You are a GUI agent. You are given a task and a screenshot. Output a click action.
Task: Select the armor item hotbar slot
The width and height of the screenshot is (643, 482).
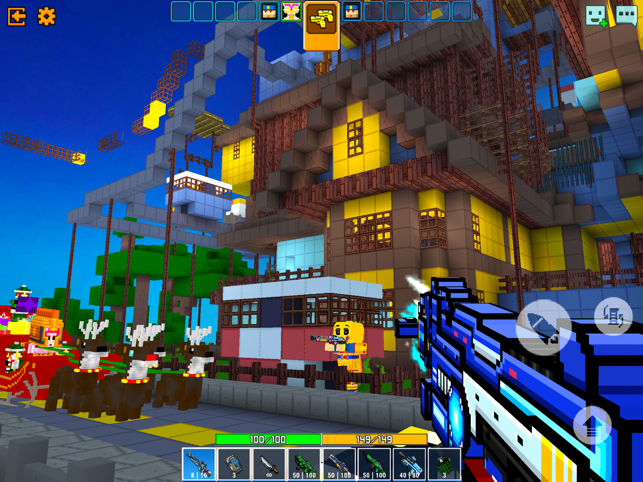coord(234,464)
